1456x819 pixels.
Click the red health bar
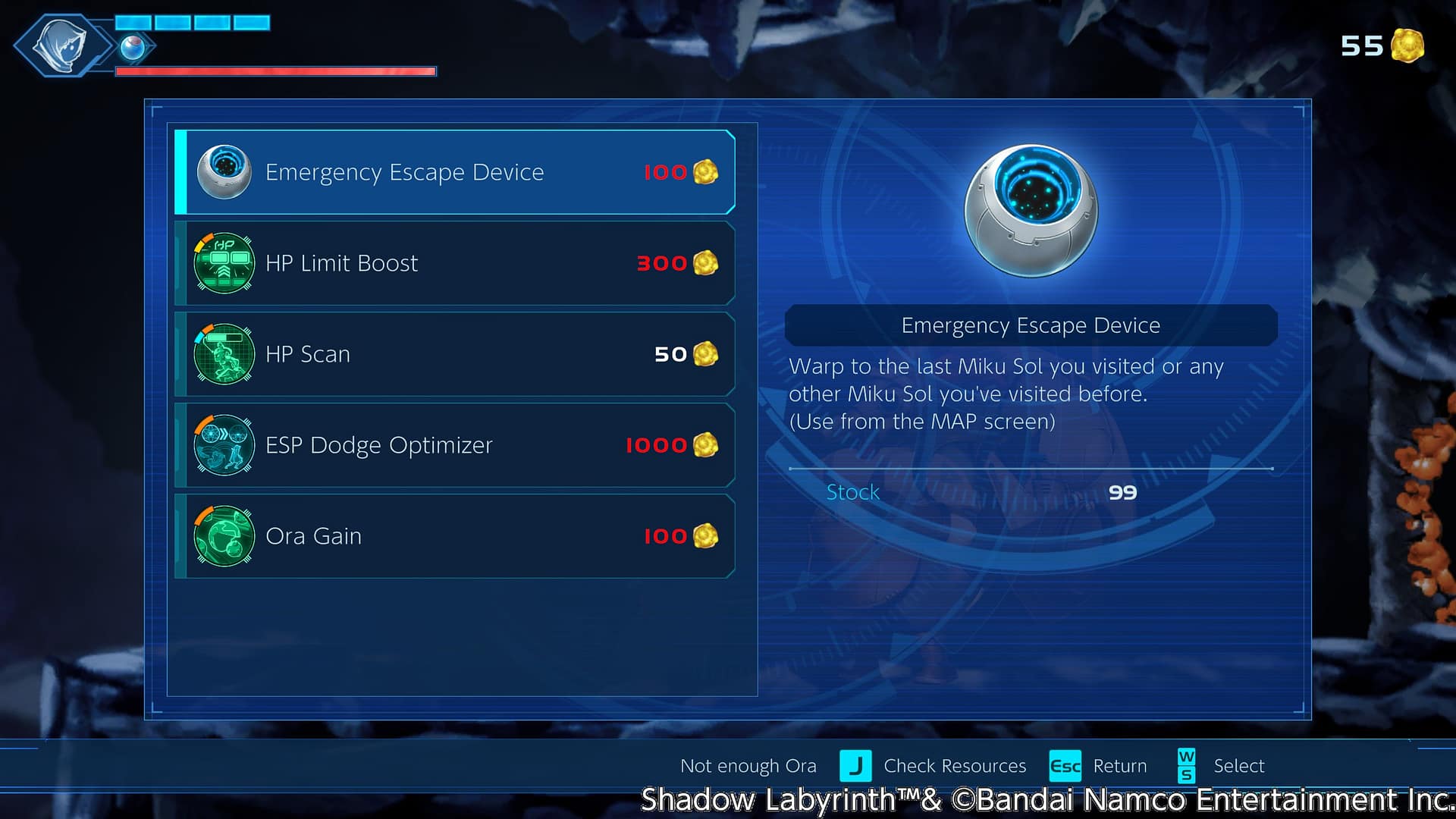[x=273, y=71]
